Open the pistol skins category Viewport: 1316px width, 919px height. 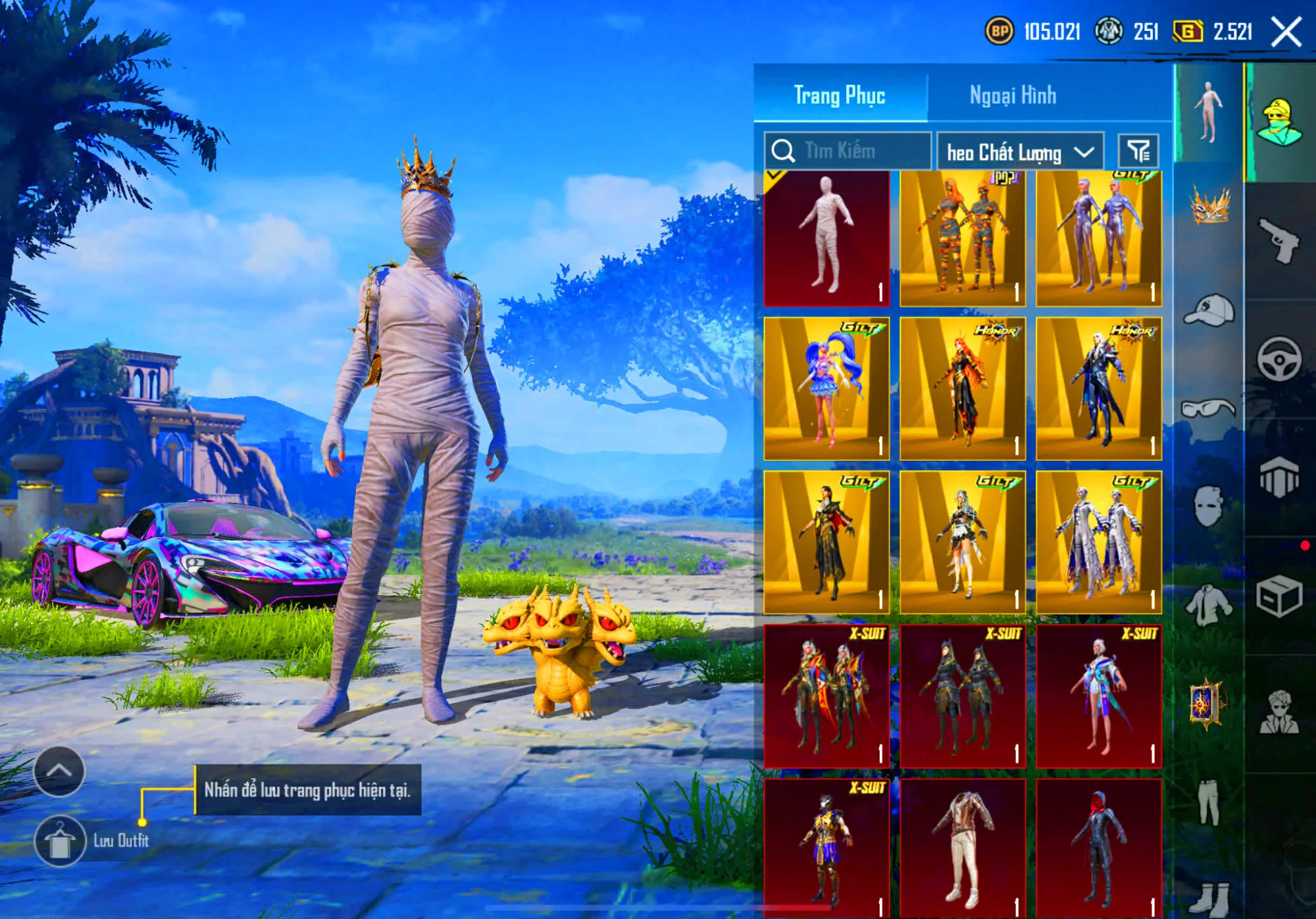coord(1280,239)
